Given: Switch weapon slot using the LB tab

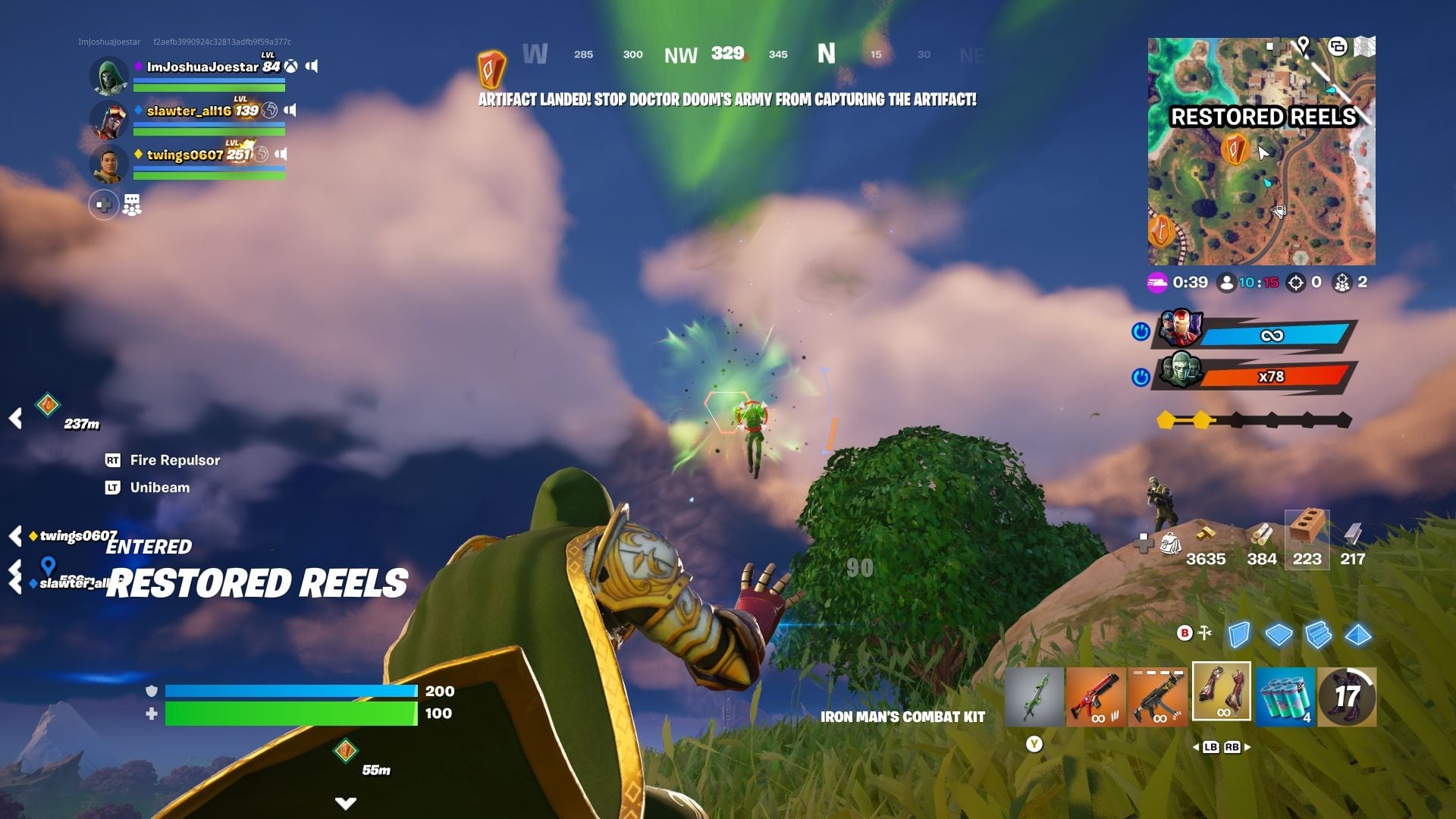Looking at the screenshot, I should pos(1213,747).
